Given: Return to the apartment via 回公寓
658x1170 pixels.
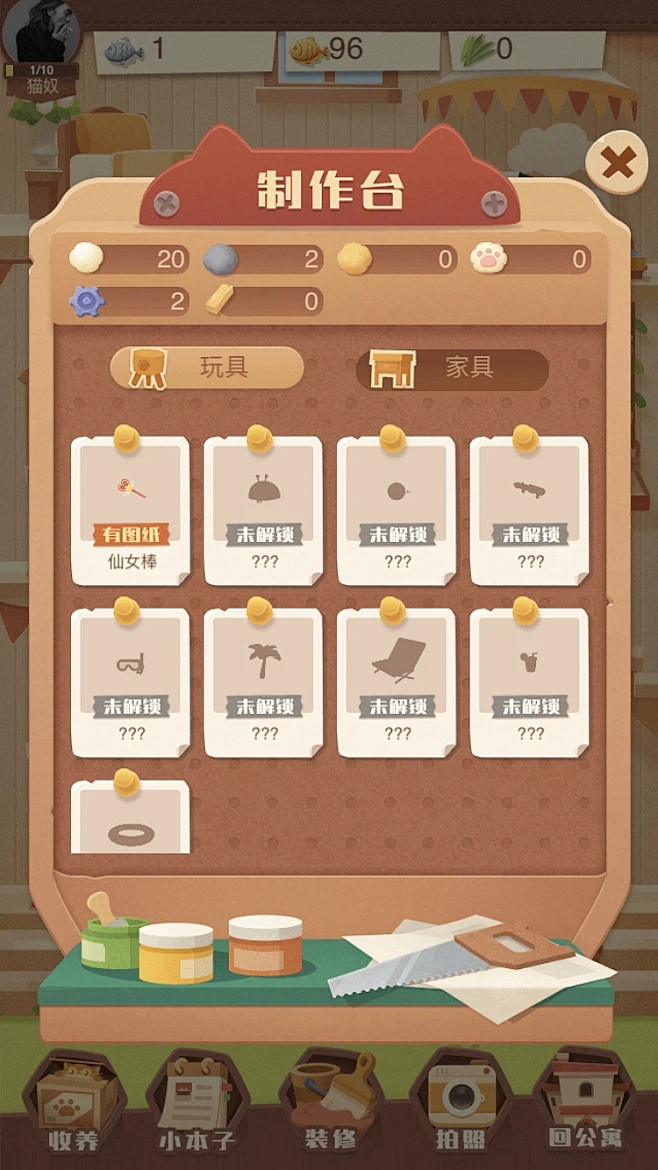Looking at the screenshot, I should (586, 1106).
